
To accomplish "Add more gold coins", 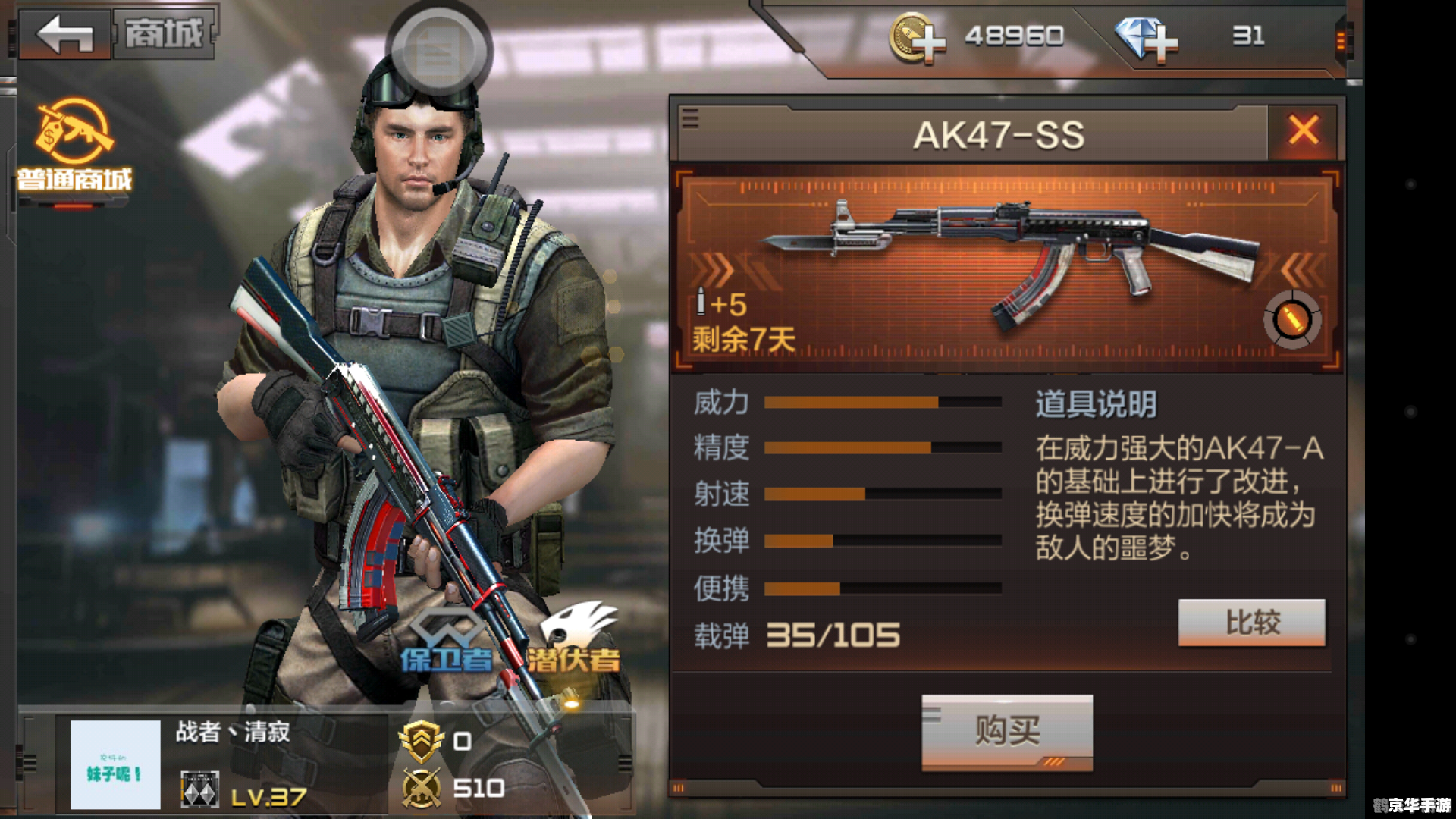I will point(917,38).
